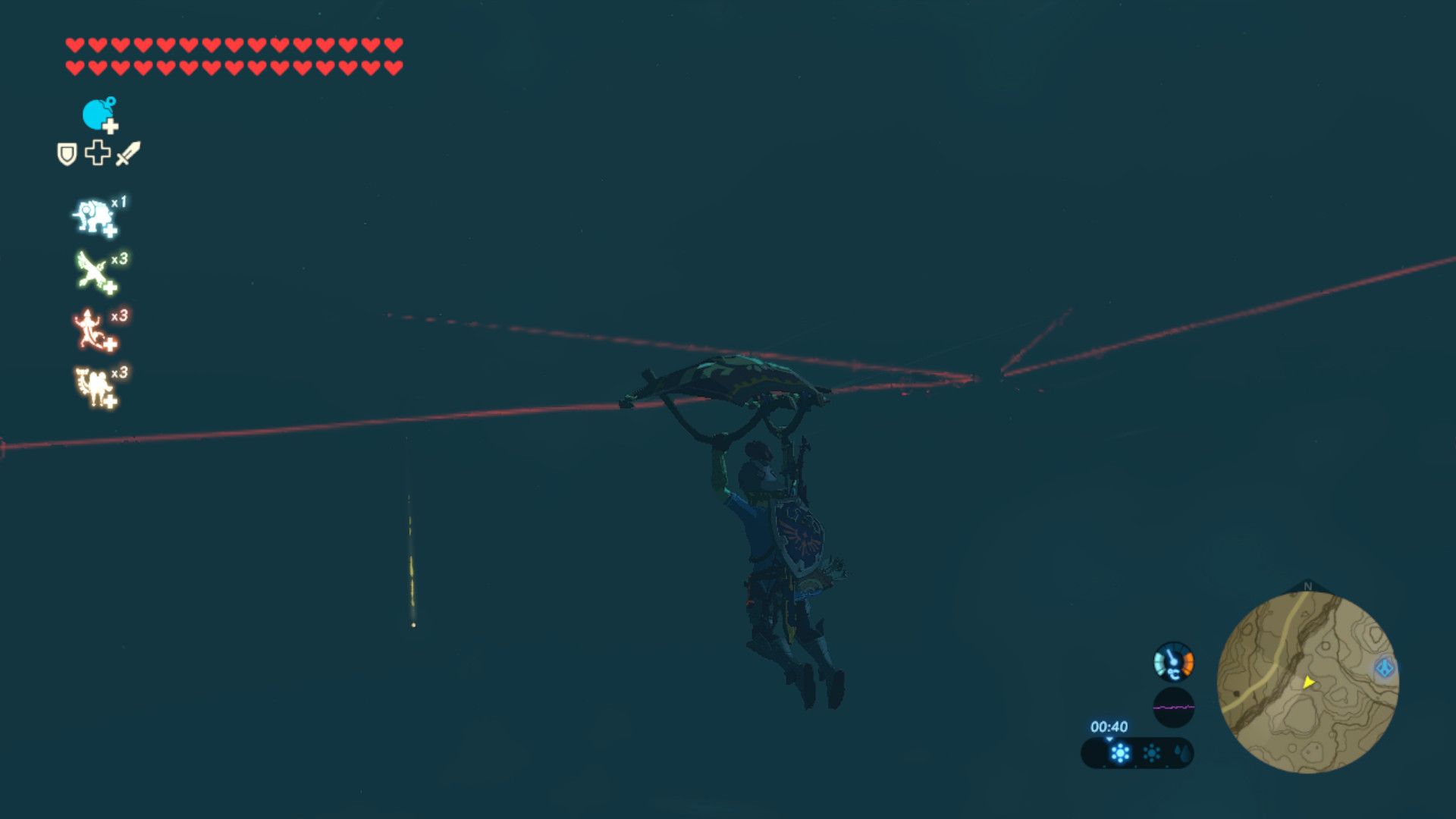Click the noise level meter circle
Screen dimensions: 1456x819
click(x=1173, y=707)
